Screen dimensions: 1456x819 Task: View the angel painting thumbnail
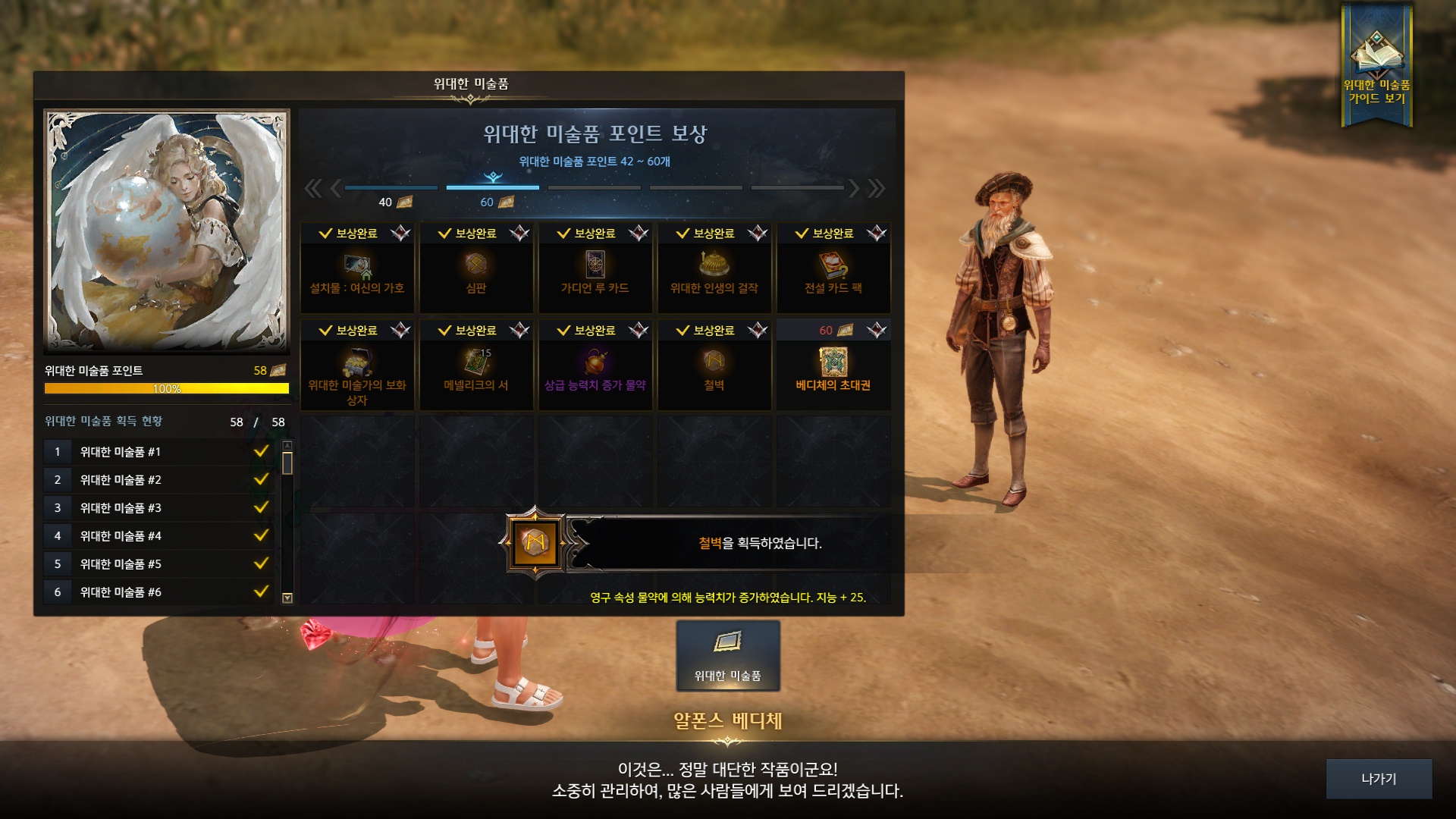coord(167,231)
